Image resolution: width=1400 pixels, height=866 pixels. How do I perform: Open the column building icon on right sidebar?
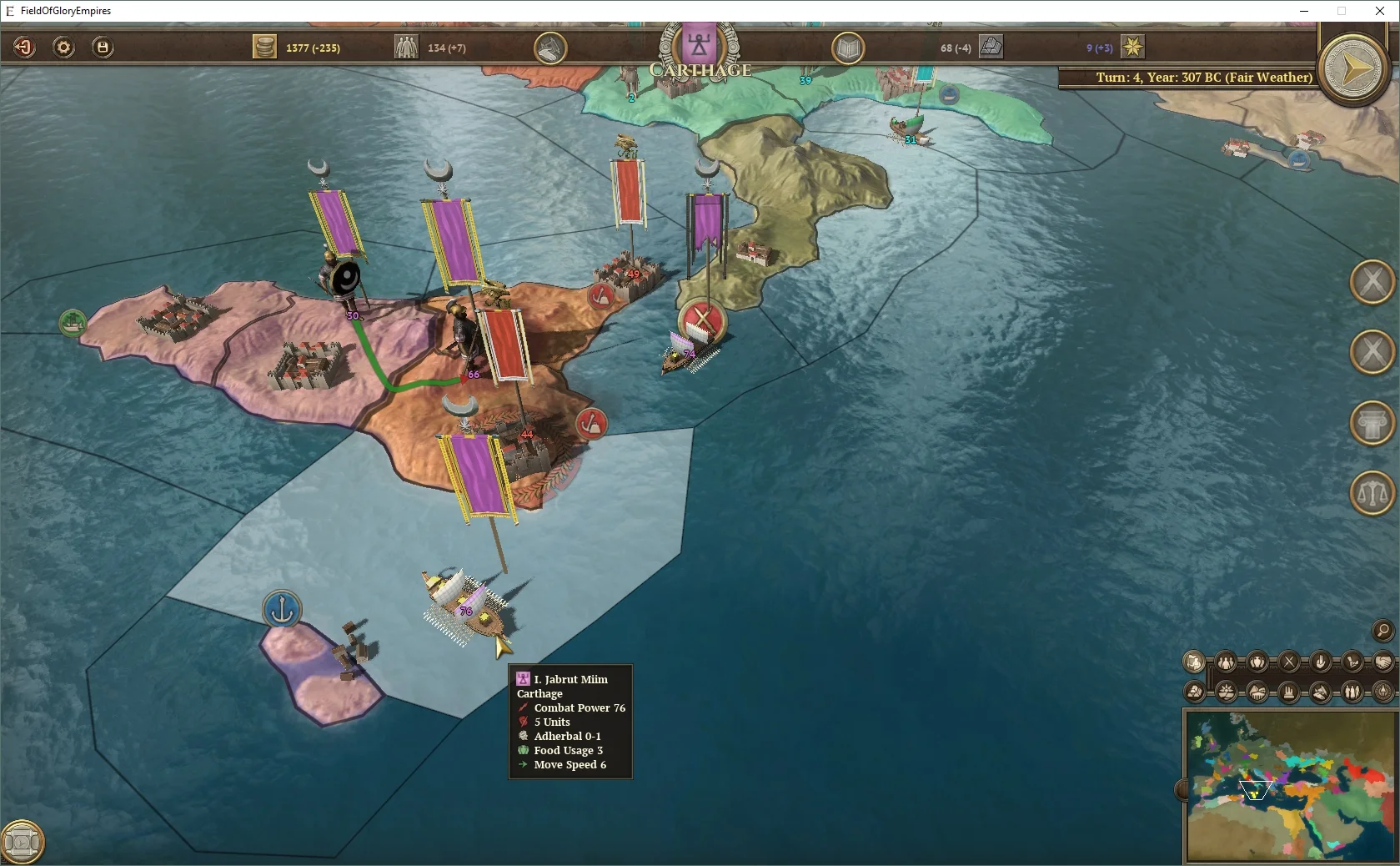point(1372,423)
